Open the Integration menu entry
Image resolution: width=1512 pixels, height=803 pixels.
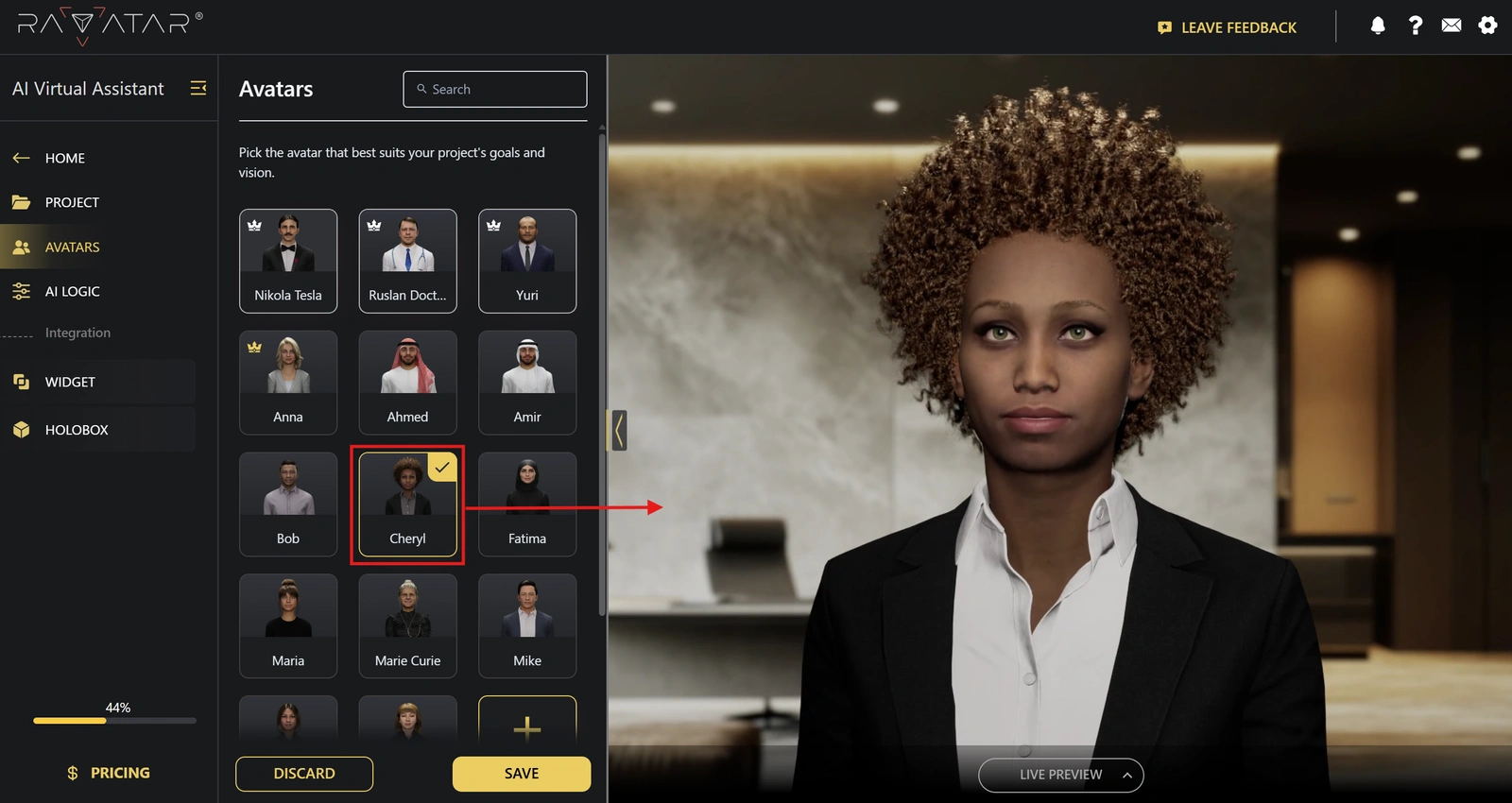77,333
